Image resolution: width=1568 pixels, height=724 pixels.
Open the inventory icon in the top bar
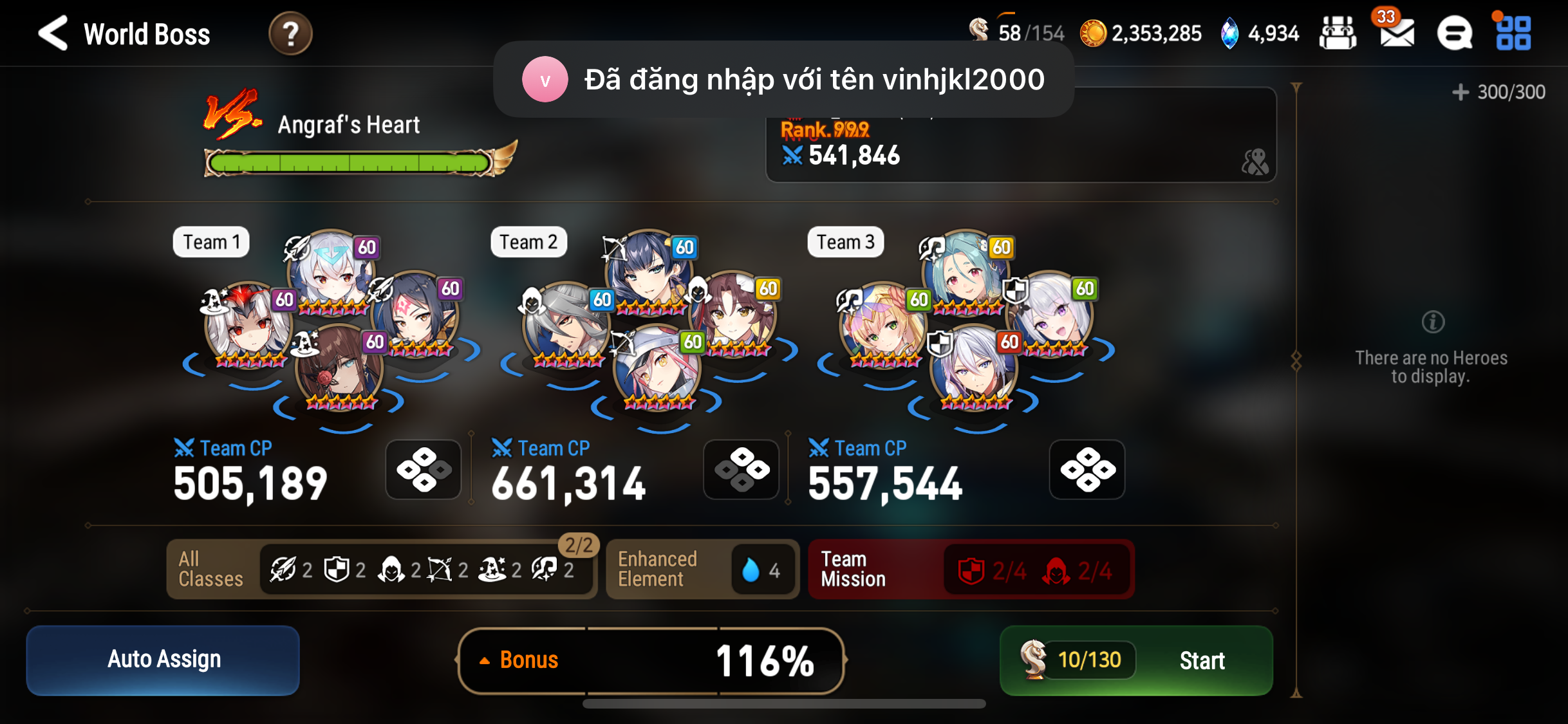[x=1338, y=33]
